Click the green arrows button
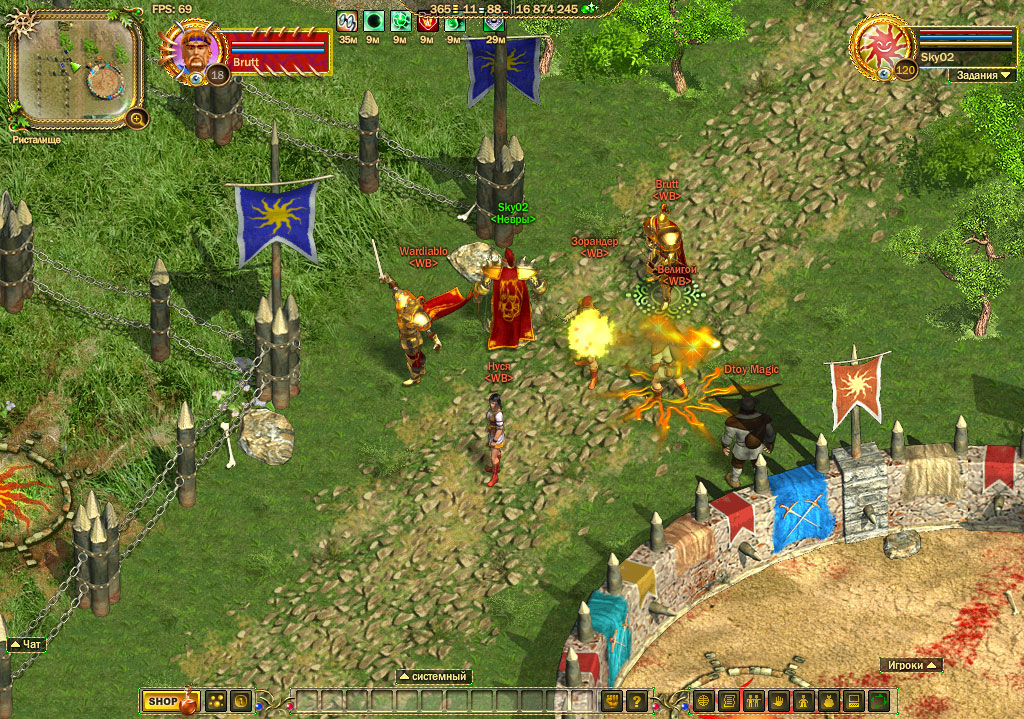Image resolution: width=1024 pixels, height=719 pixels. [879, 702]
